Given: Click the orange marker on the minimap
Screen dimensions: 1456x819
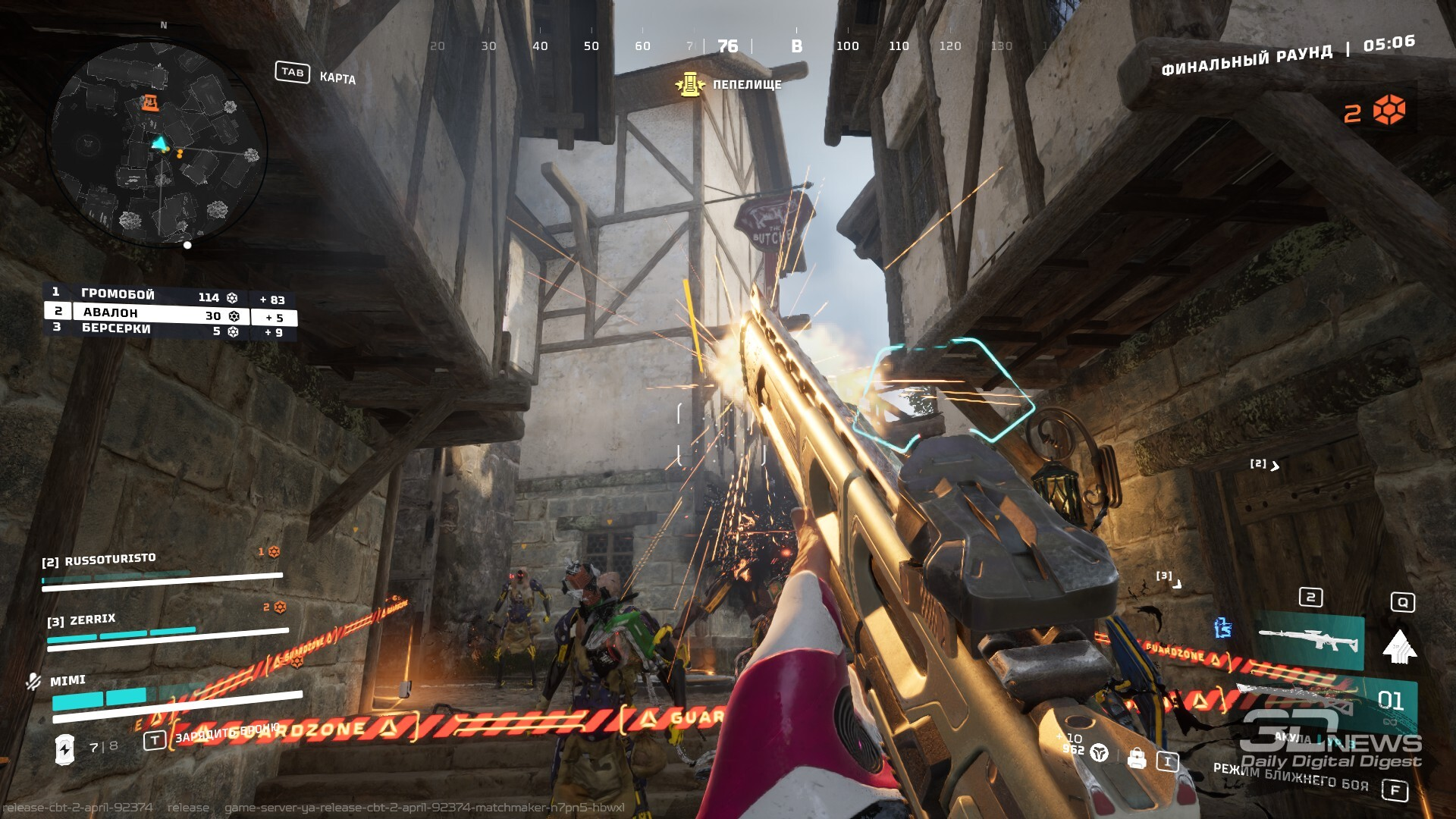Looking at the screenshot, I should [x=150, y=102].
